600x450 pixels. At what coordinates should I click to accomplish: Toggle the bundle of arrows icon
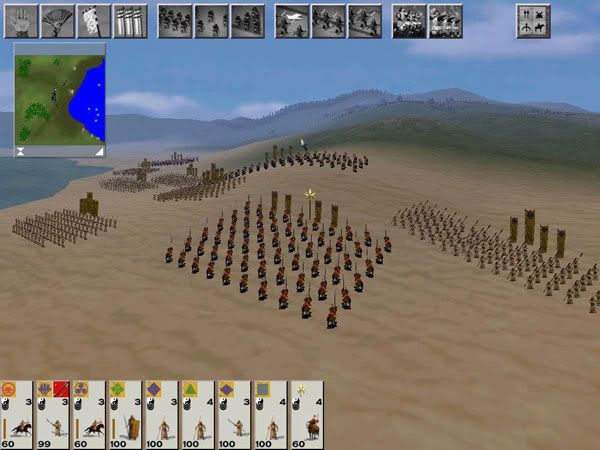click(130, 21)
